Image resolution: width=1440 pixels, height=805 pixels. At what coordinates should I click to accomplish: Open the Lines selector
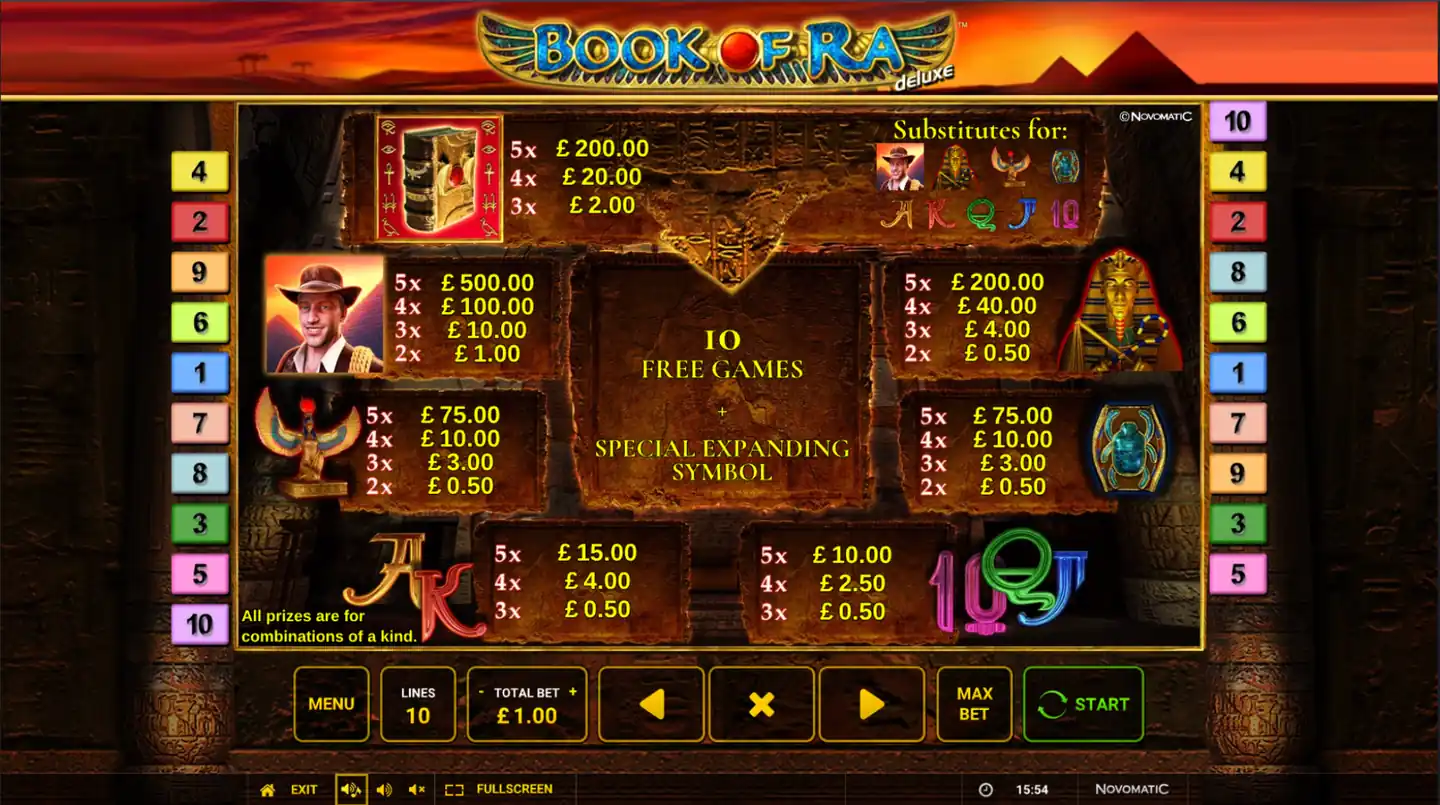point(418,704)
